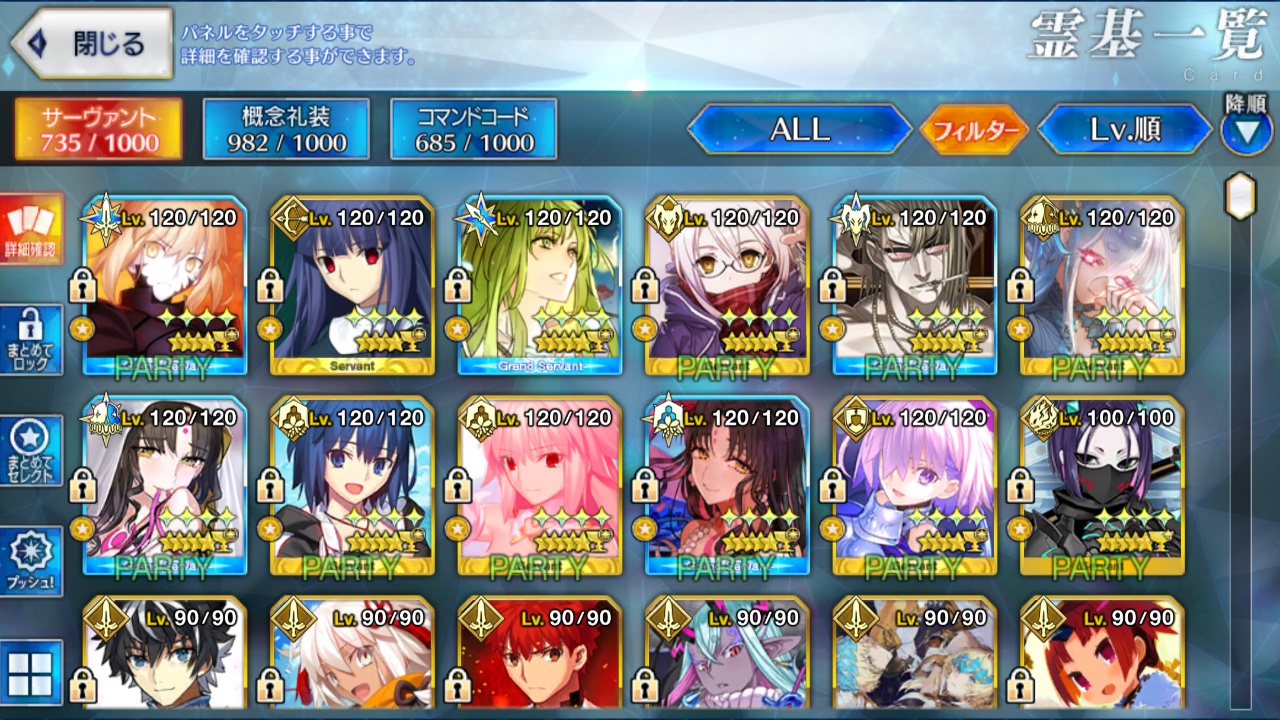Show the コマンドコード tab
This screenshot has width=1280, height=720.
pos(474,129)
